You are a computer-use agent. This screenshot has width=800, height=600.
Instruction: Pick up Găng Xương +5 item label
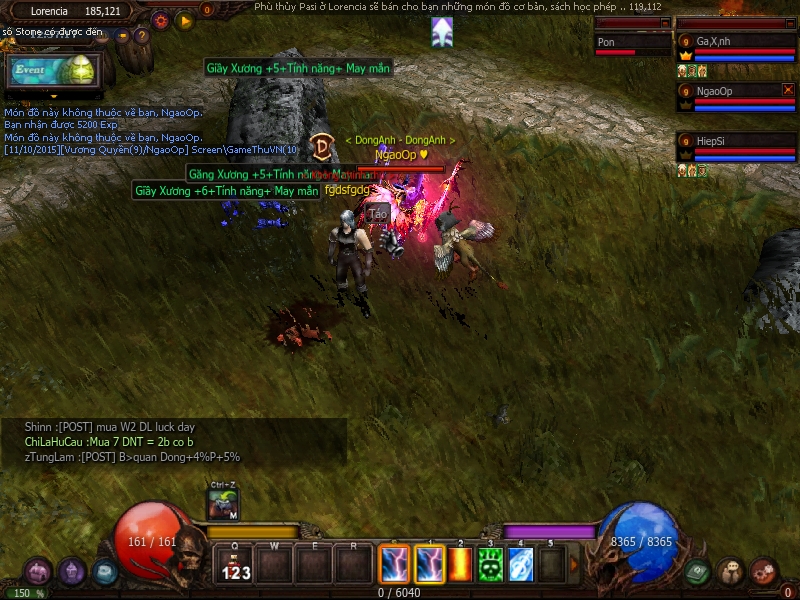[x=262, y=174]
